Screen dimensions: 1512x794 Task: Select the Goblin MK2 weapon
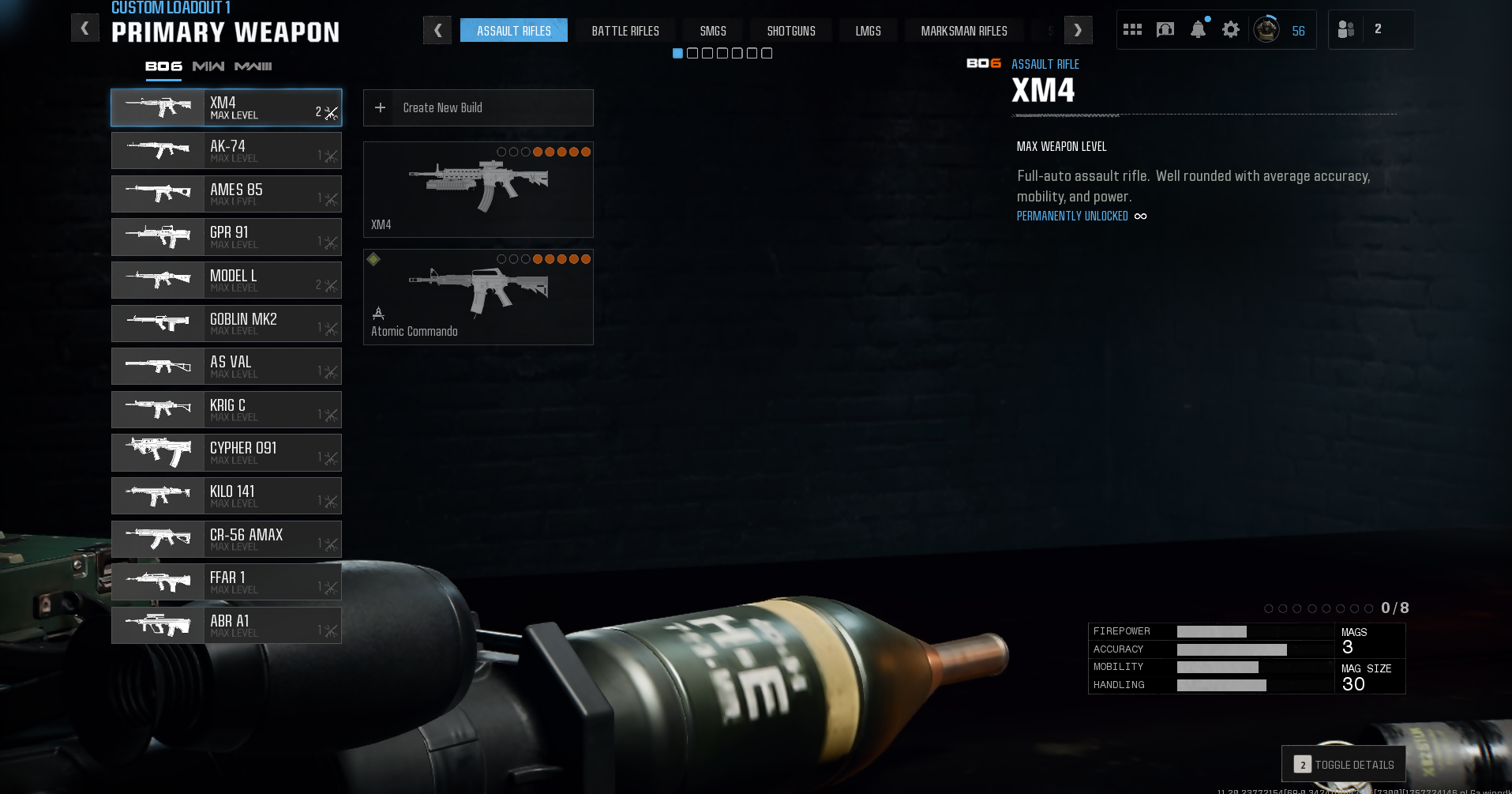click(x=226, y=323)
